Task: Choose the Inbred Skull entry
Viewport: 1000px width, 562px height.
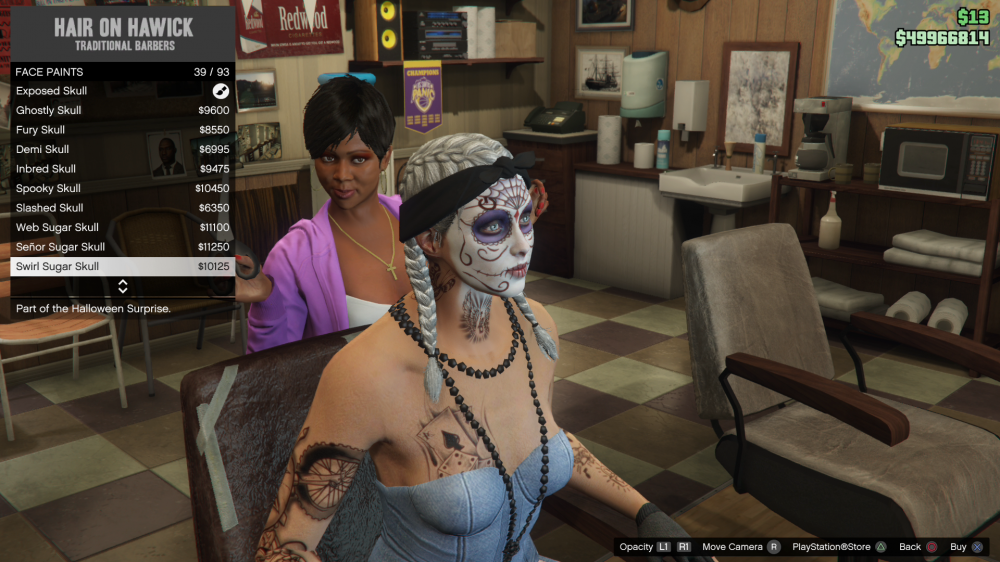Action: [x=122, y=169]
